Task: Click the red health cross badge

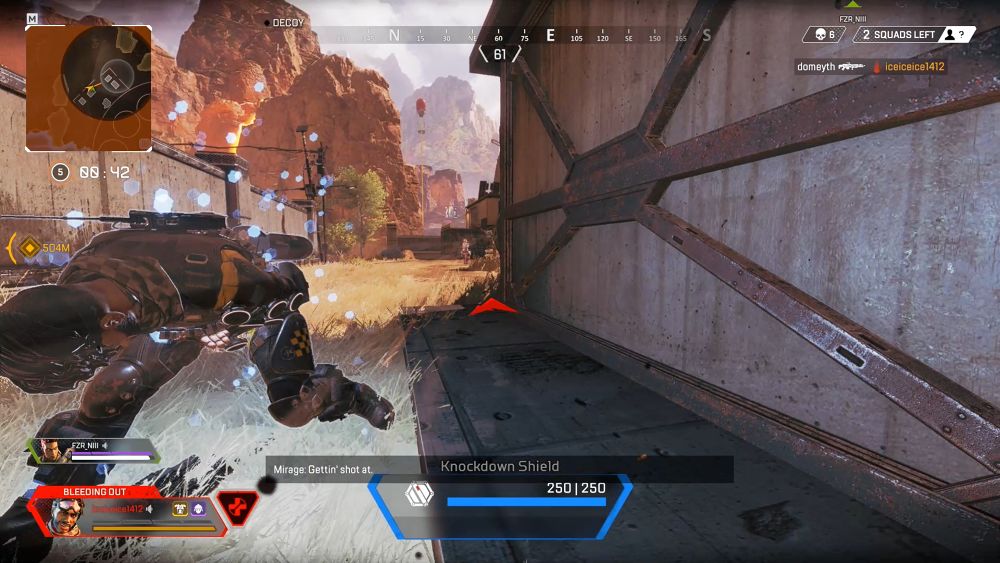Action: [237, 509]
